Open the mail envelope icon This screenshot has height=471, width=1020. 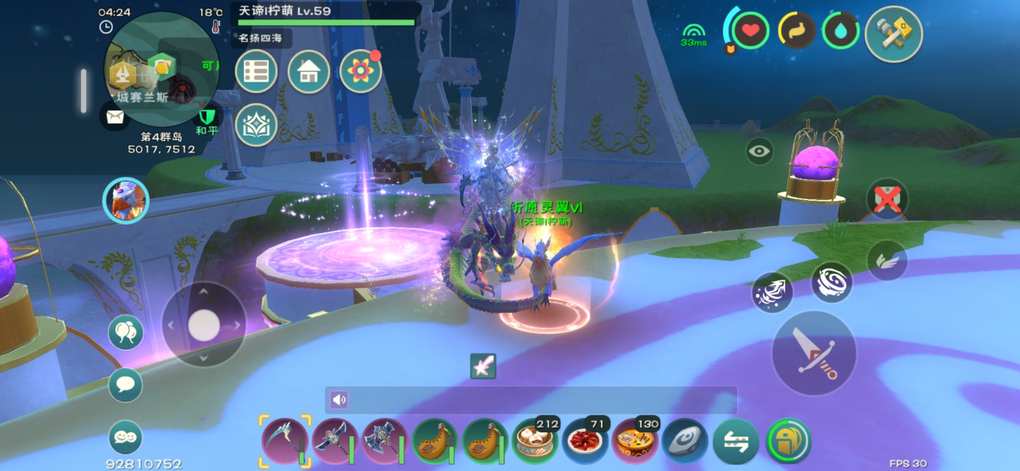[x=116, y=117]
